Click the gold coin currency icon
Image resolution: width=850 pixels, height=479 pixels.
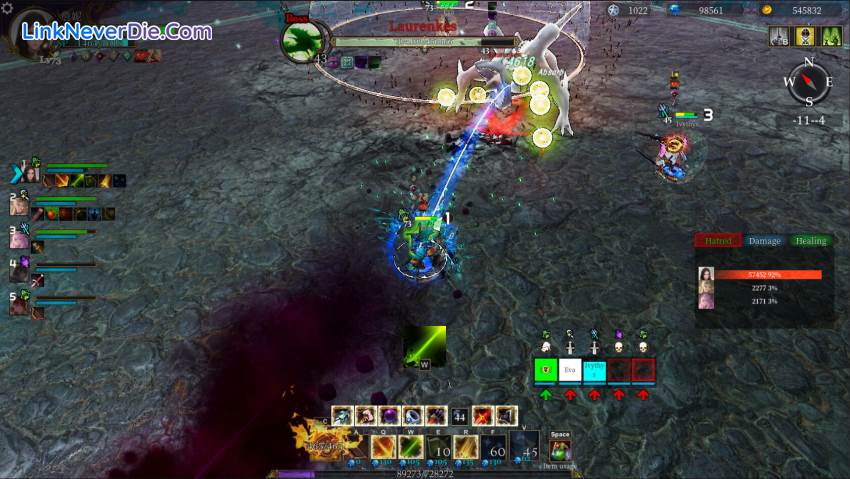click(x=766, y=10)
